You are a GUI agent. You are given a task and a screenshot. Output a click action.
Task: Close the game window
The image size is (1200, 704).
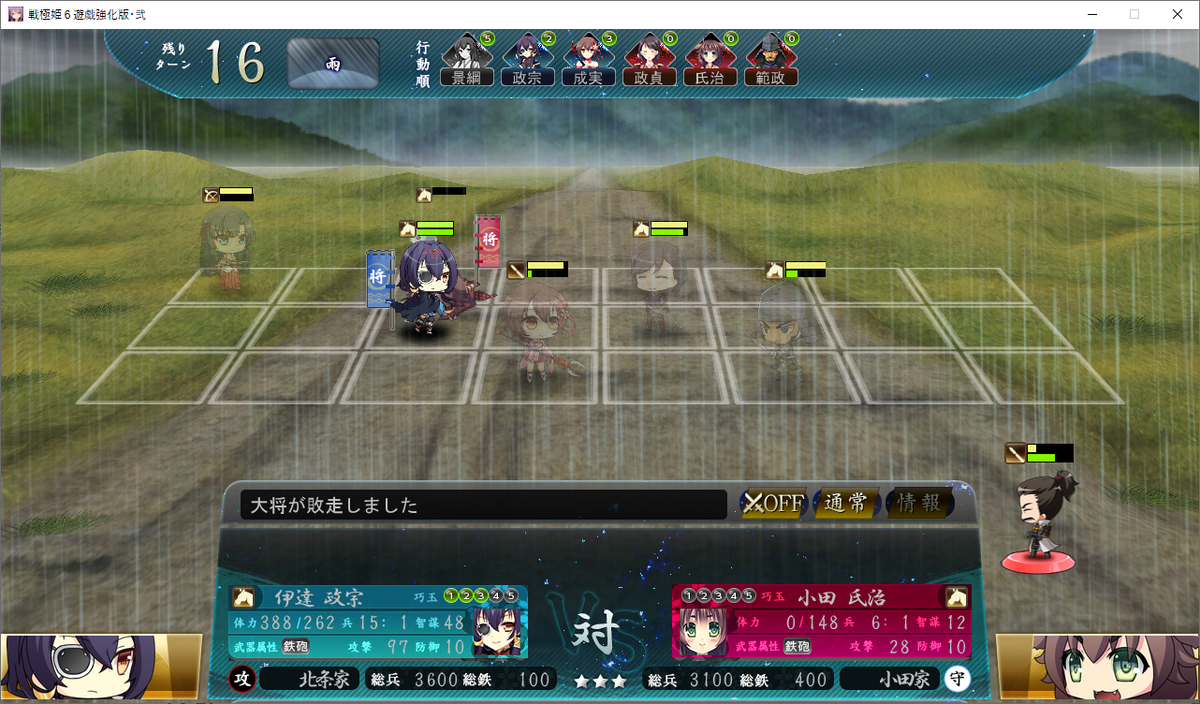1177,14
